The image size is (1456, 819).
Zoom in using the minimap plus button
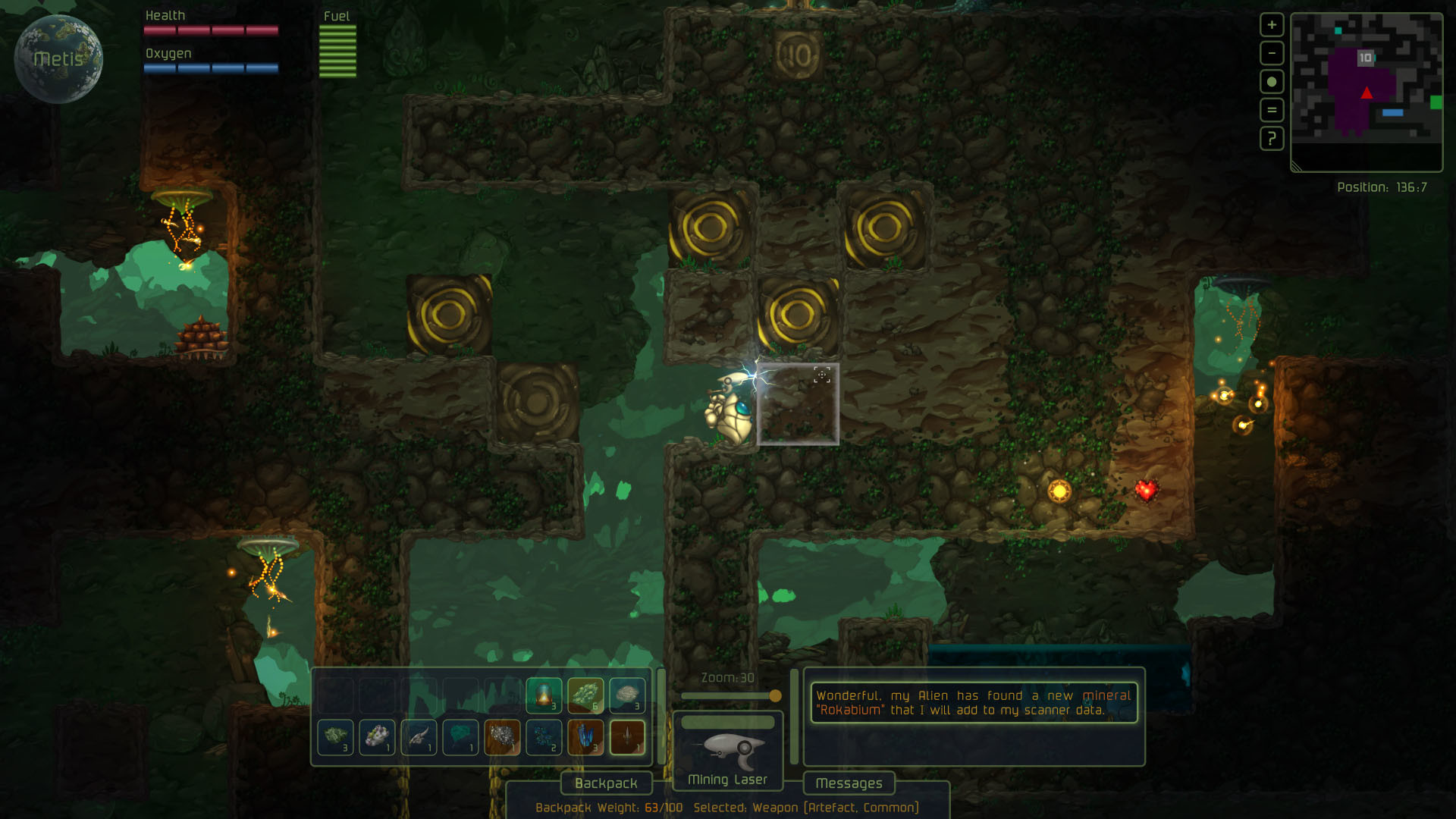[1272, 24]
